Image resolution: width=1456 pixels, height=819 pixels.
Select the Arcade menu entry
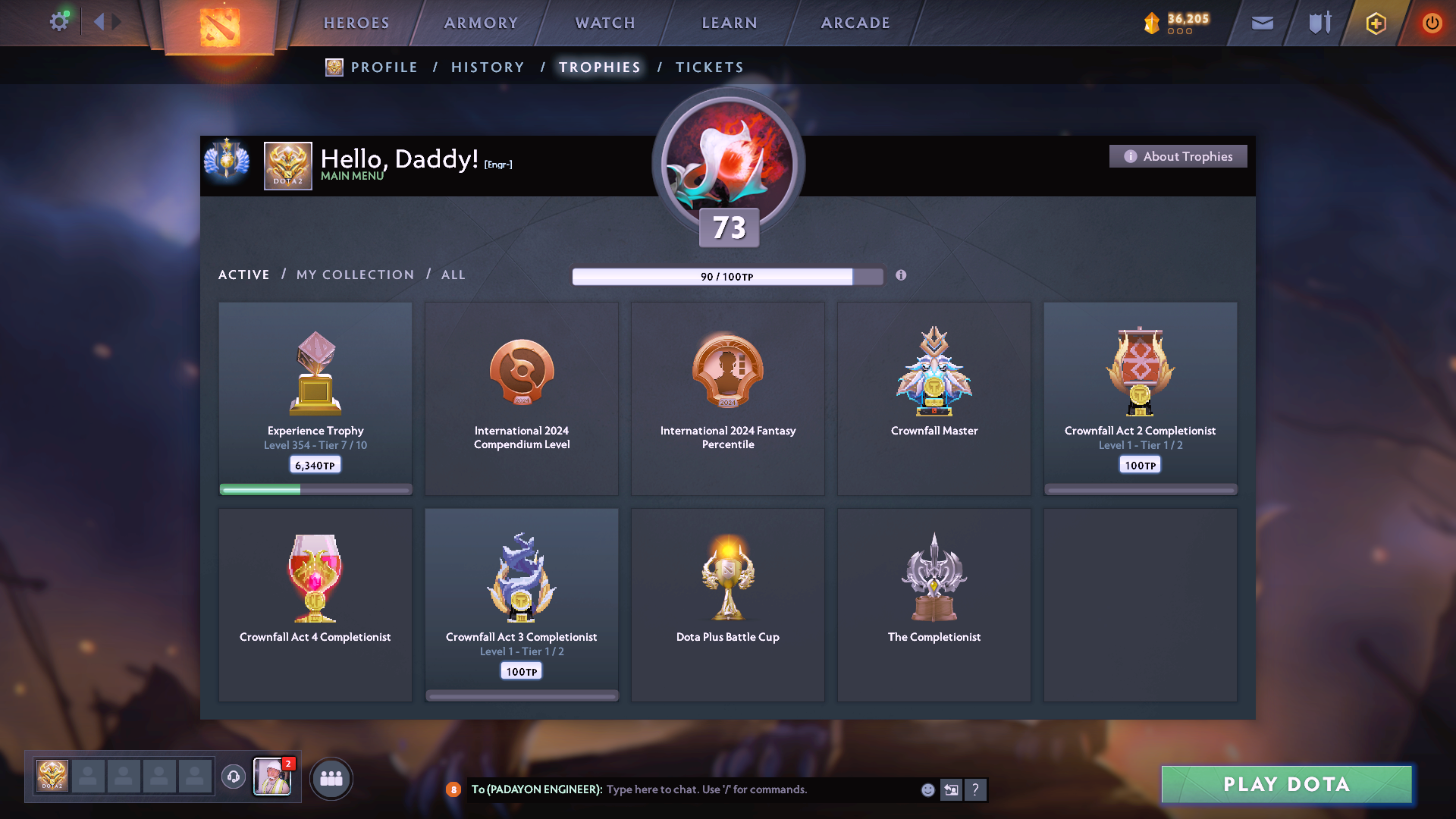[x=855, y=23]
